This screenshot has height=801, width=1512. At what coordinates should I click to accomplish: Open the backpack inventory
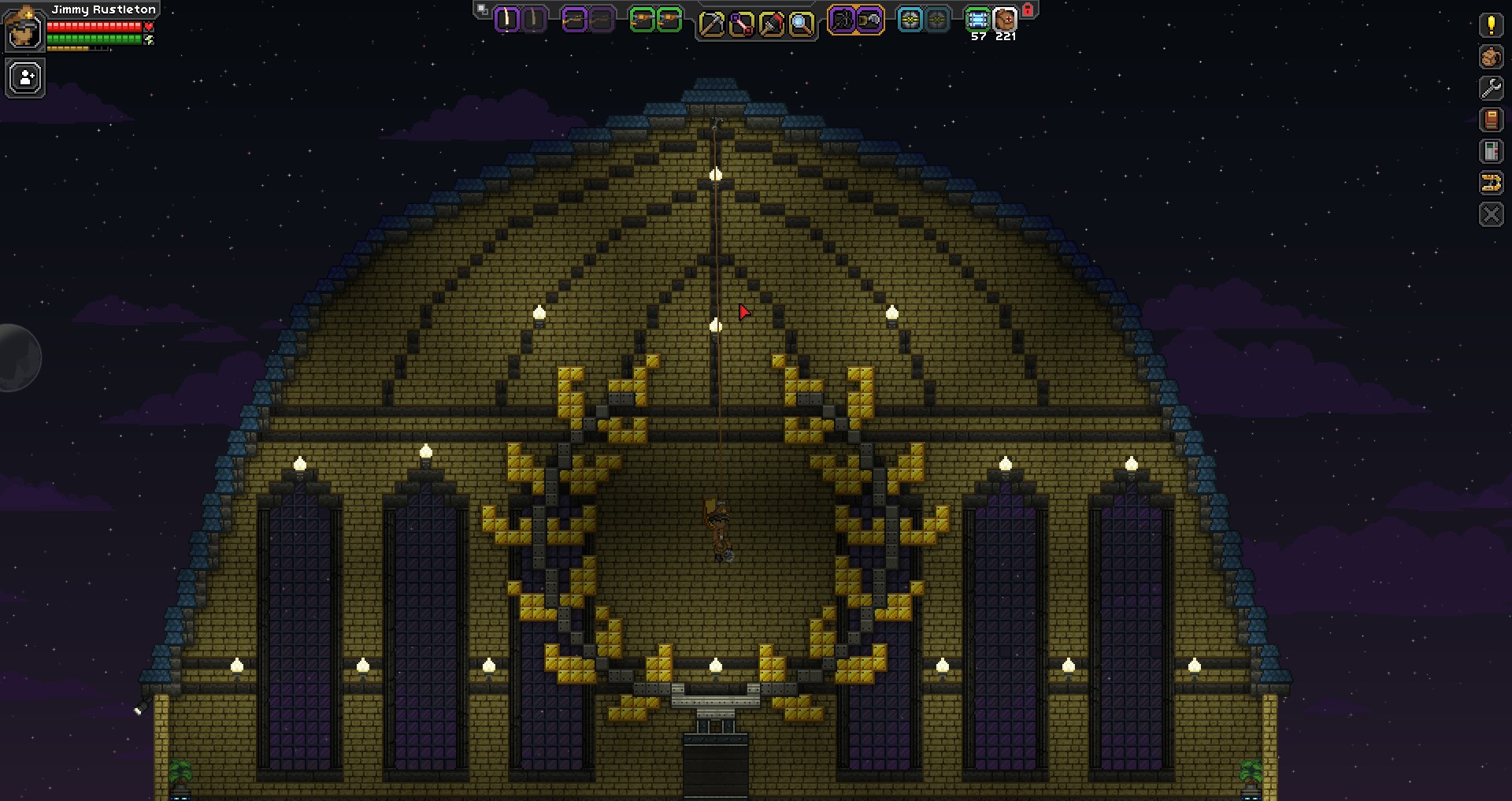(1491, 57)
